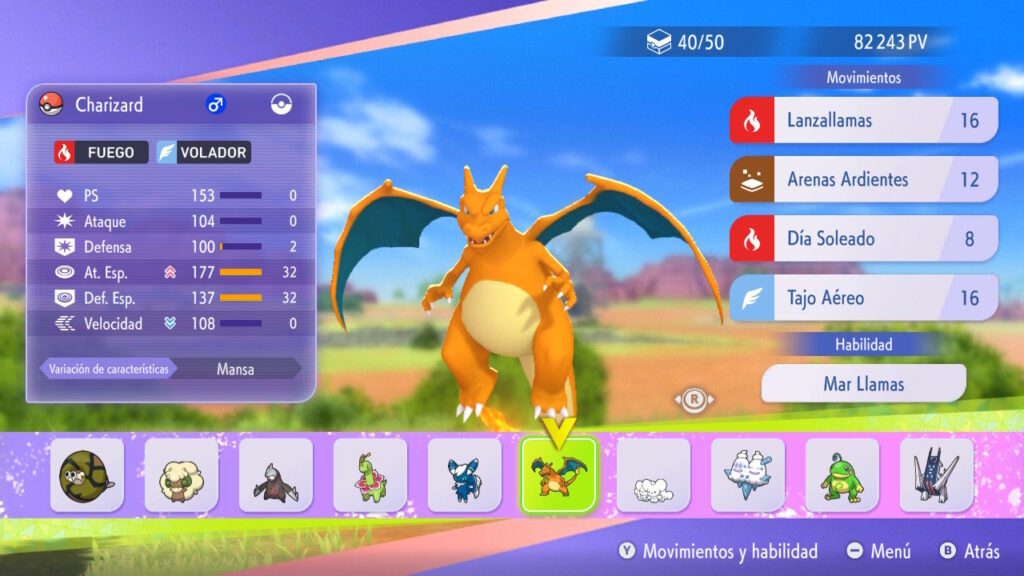Pick the Tajo Aéreo move

tap(863, 298)
